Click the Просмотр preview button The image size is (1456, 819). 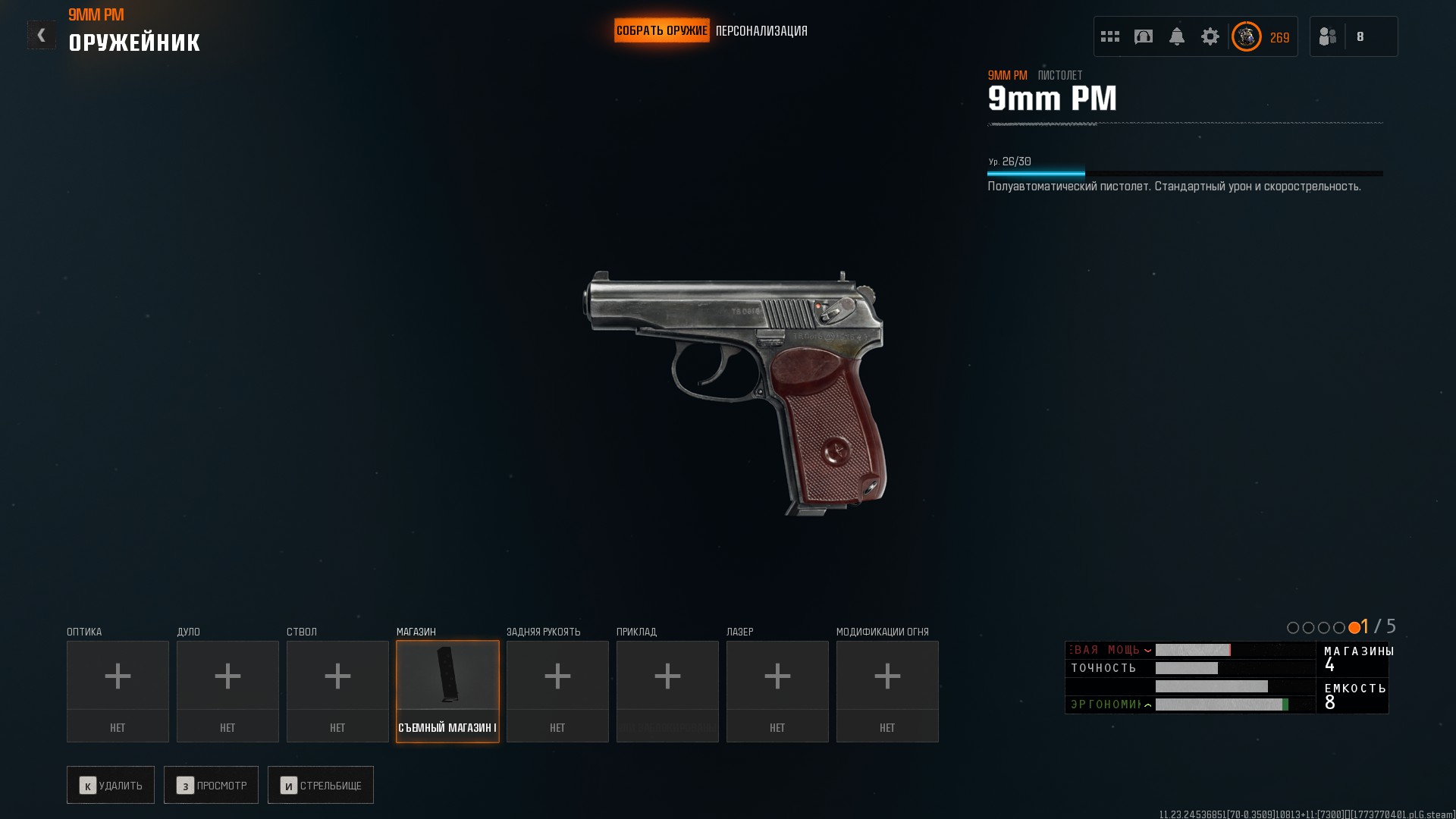click(x=211, y=785)
